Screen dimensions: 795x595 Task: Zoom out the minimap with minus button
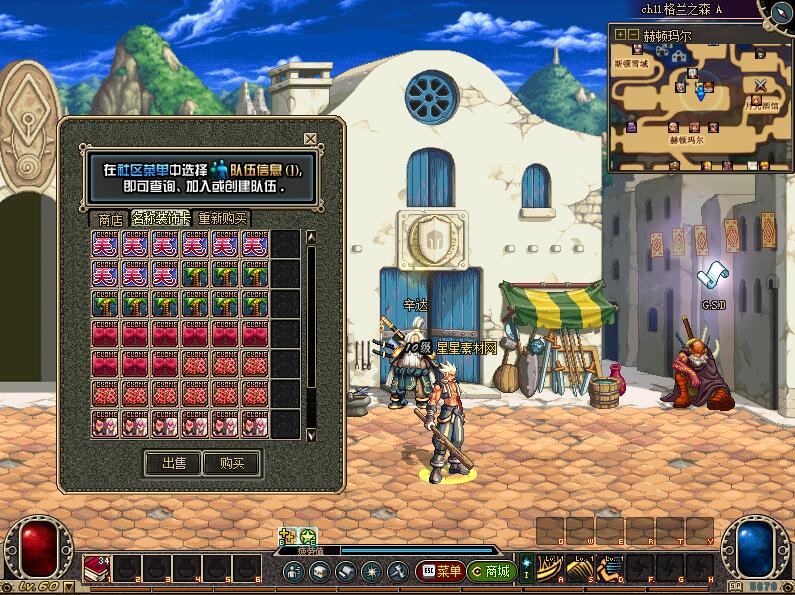pos(632,34)
